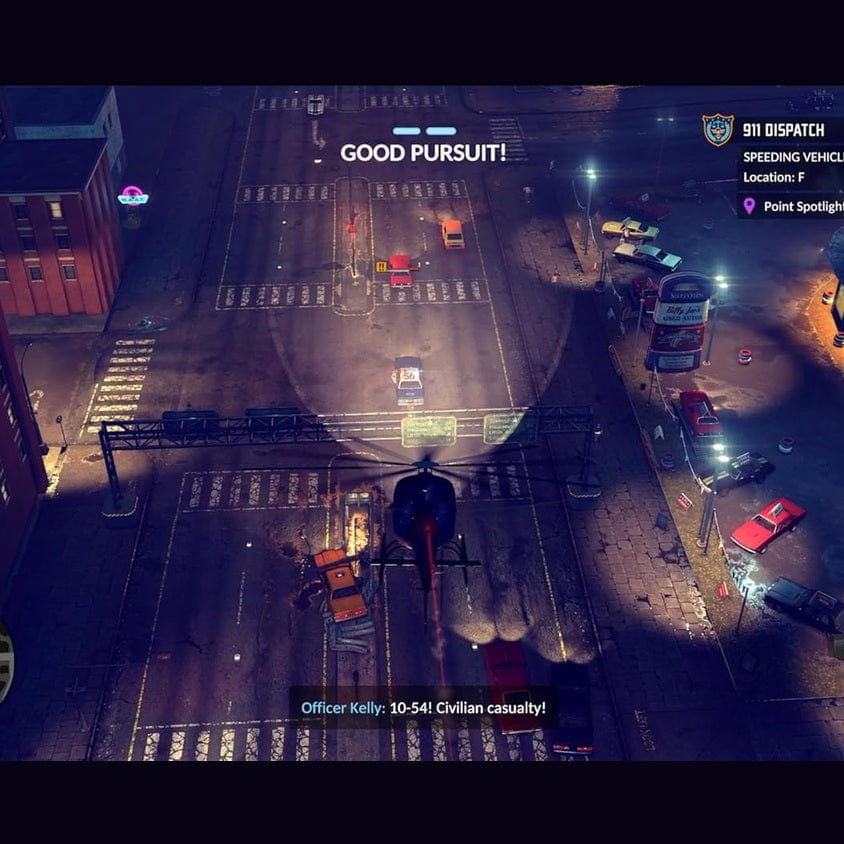Screen dimensions: 844x844
Task: Click the purple location pin marker
Action: click(x=749, y=207)
